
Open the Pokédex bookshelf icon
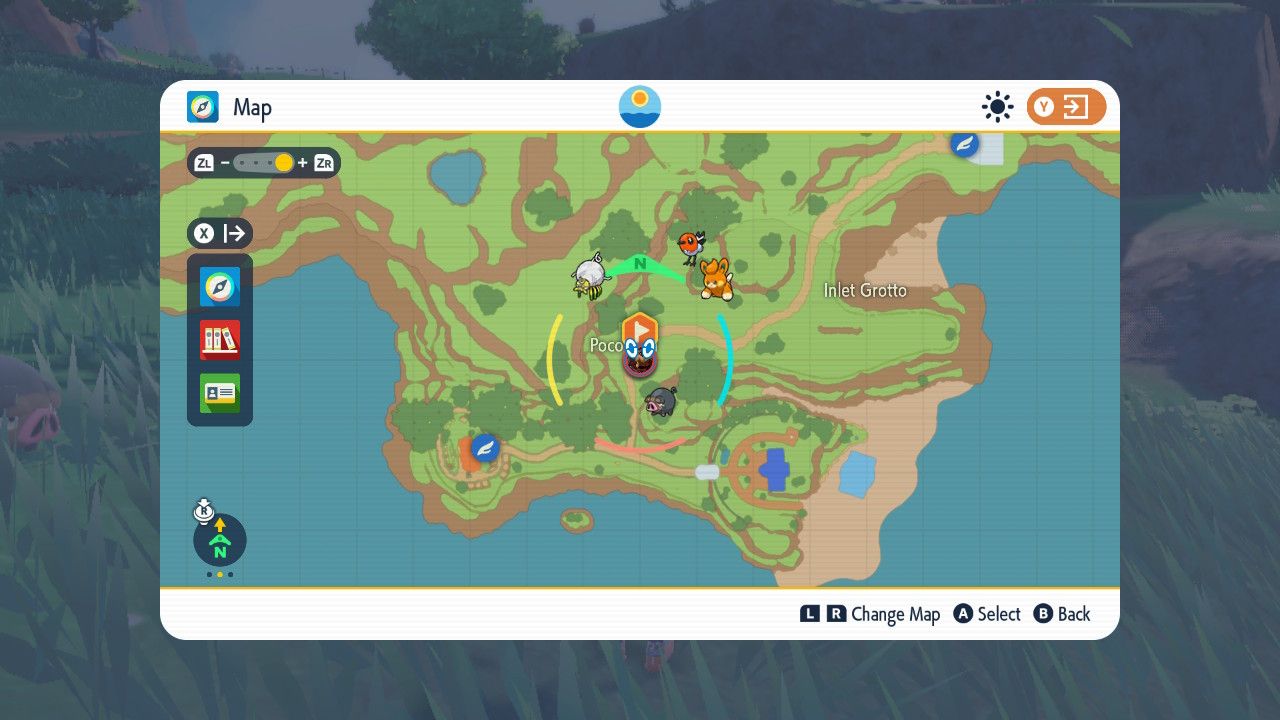tap(220, 340)
